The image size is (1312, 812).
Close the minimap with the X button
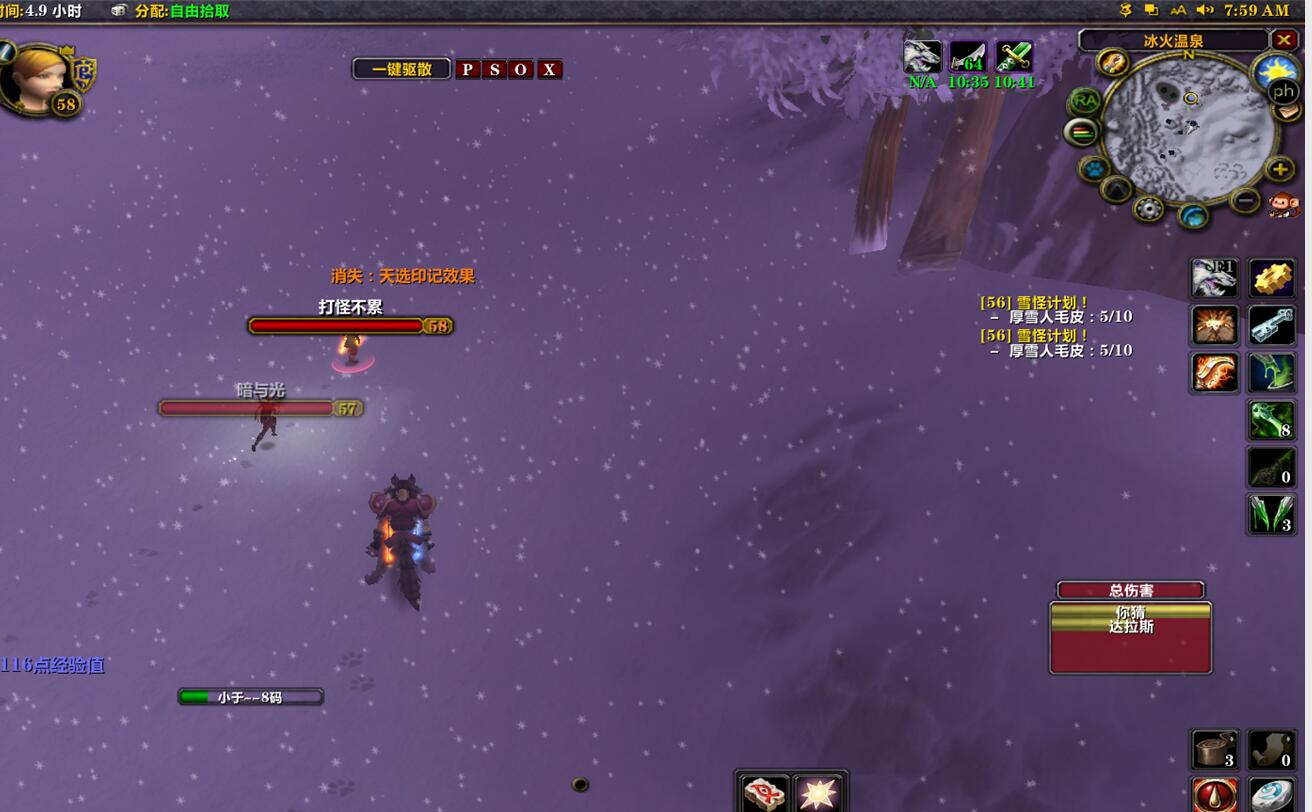pos(1284,40)
